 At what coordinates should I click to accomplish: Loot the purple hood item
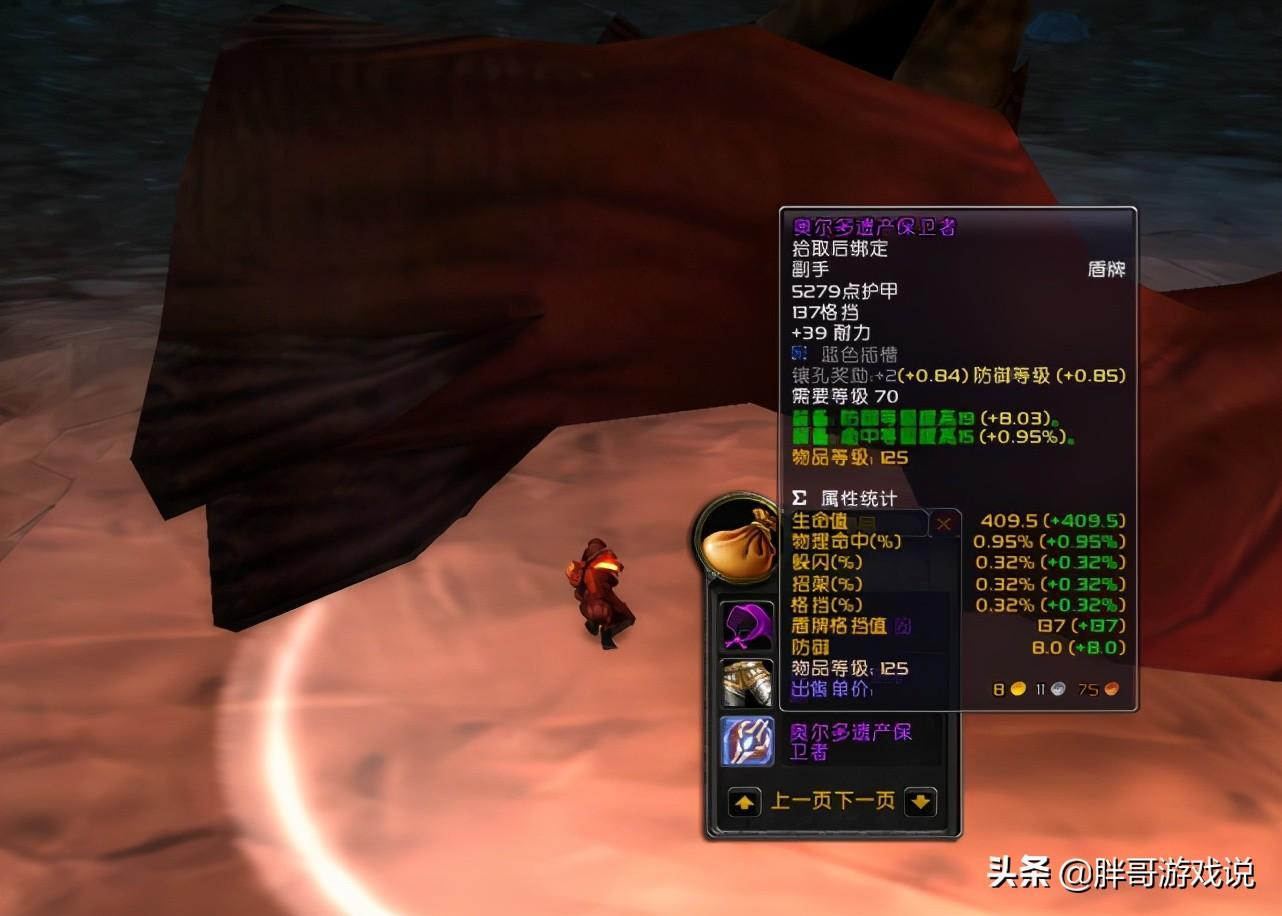coord(747,626)
